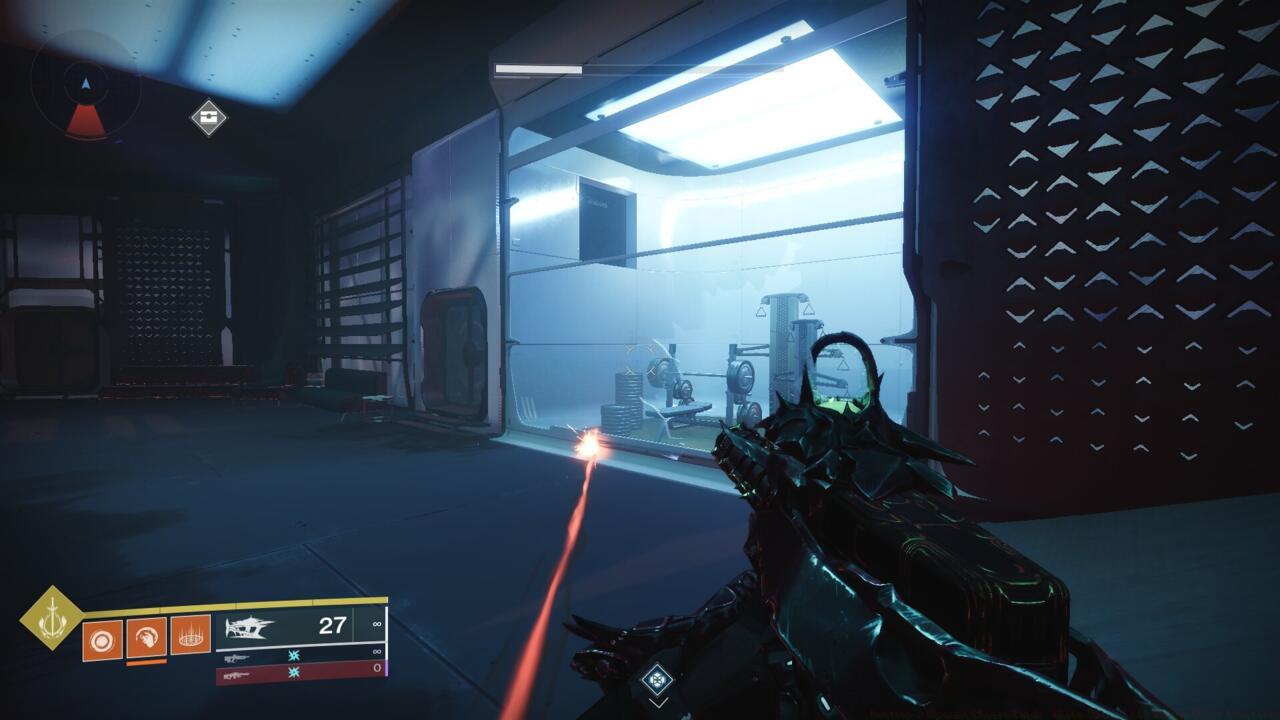Viewport: 1280px width, 720px height.
Task: Trigger the fist melee ability icon
Action: [146, 637]
